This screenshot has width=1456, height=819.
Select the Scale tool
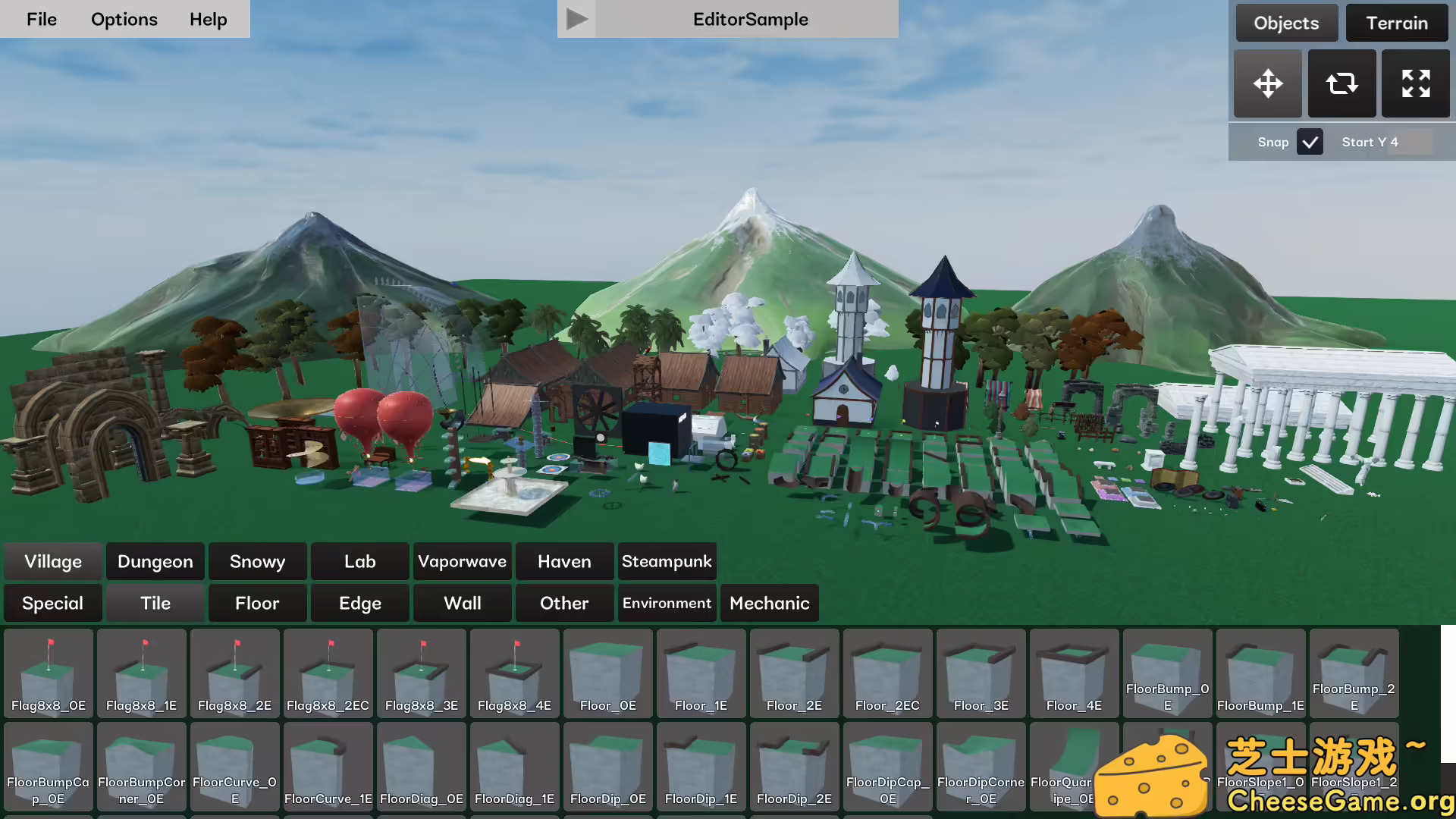(x=1415, y=83)
